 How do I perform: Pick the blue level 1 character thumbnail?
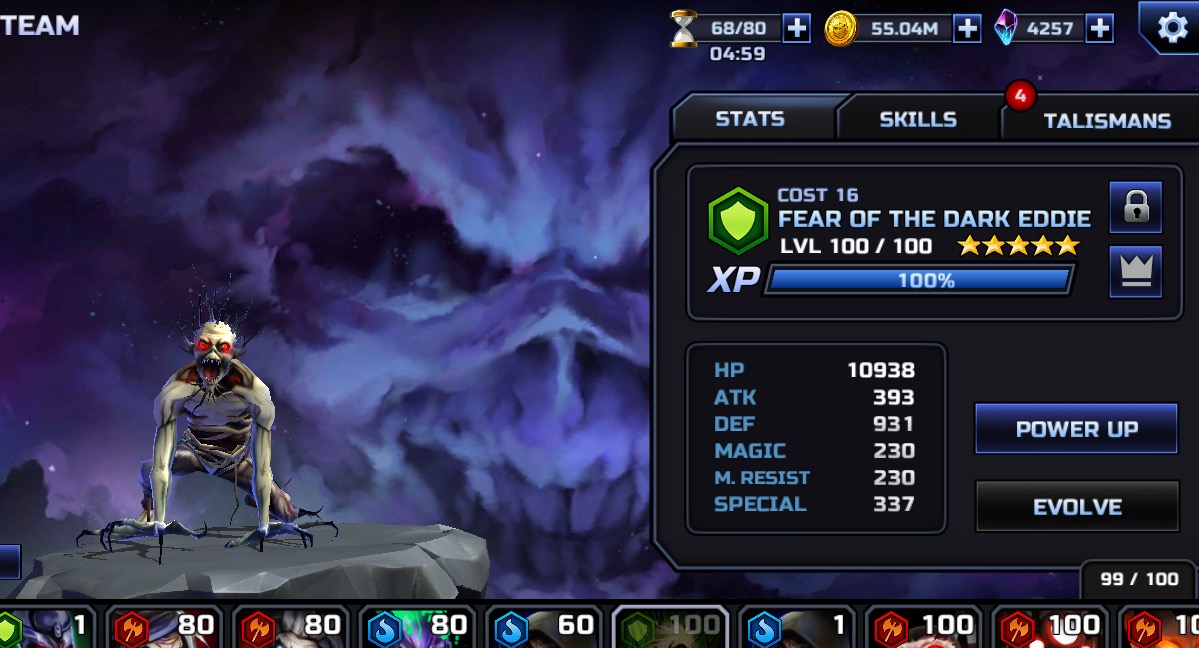coord(797,627)
